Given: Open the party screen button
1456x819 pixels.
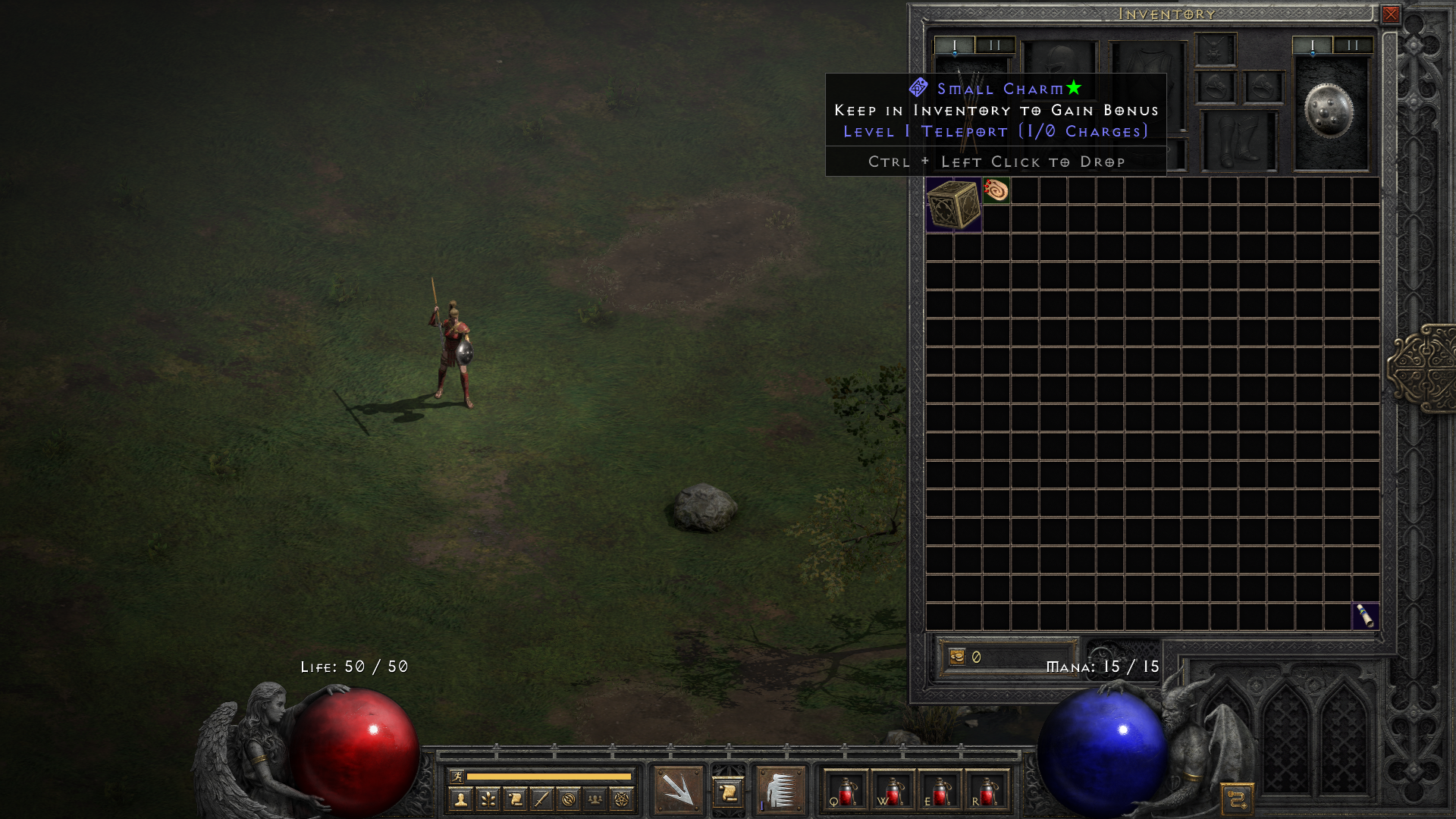Looking at the screenshot, I should coord(595,799).
